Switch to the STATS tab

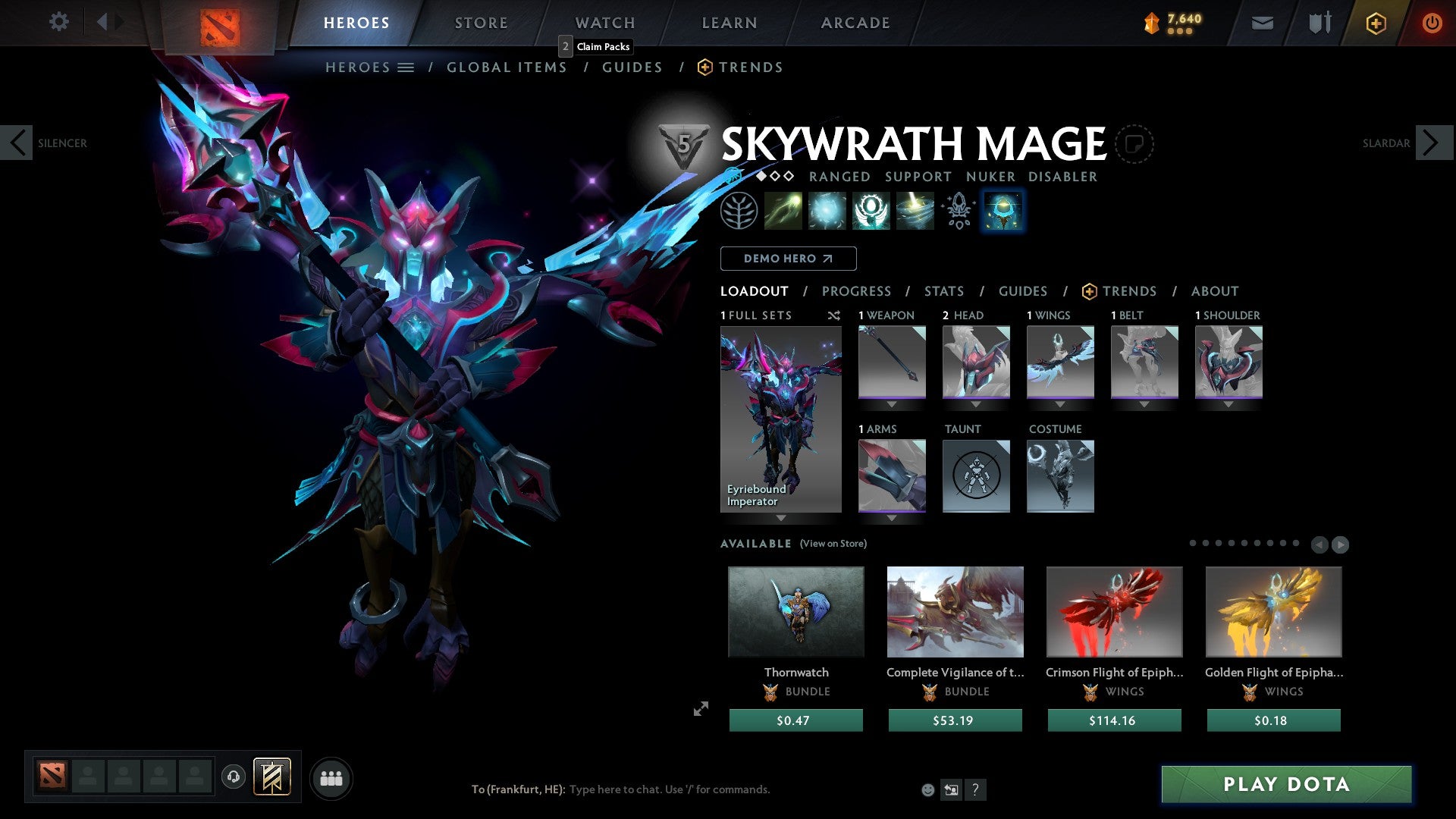click(943, 291)
